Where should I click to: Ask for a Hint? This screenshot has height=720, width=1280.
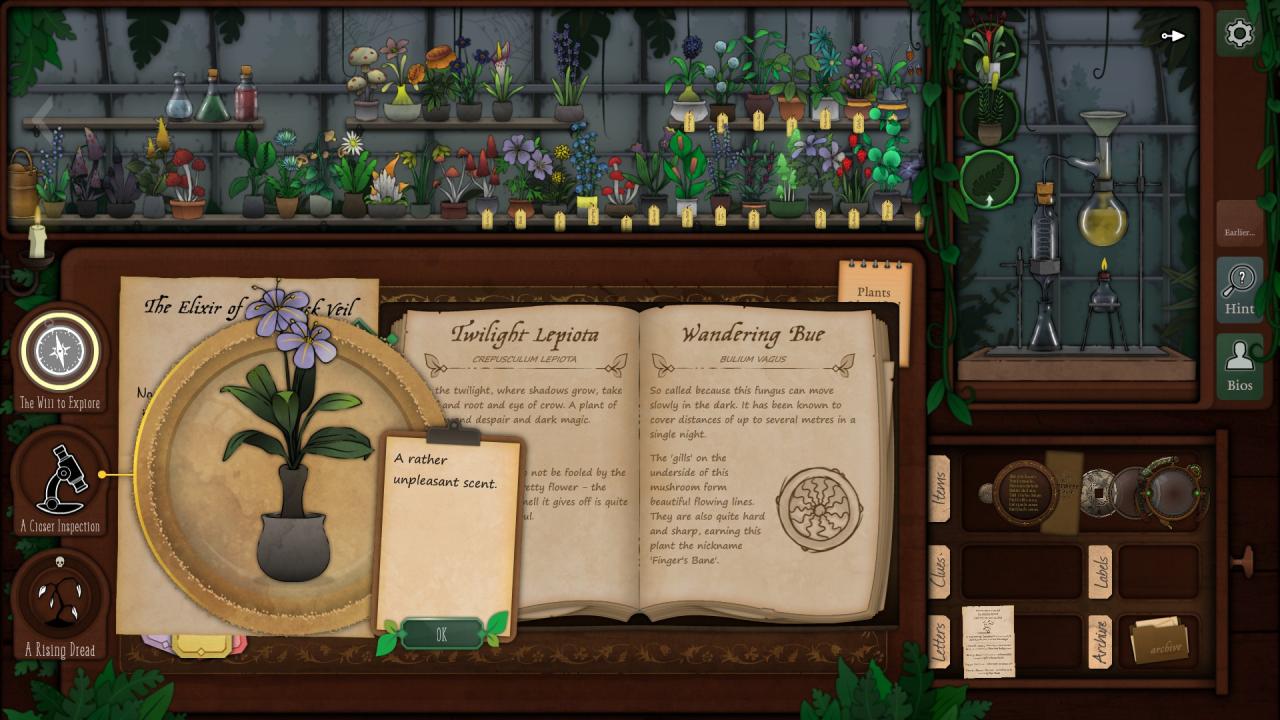point(1239,288)
